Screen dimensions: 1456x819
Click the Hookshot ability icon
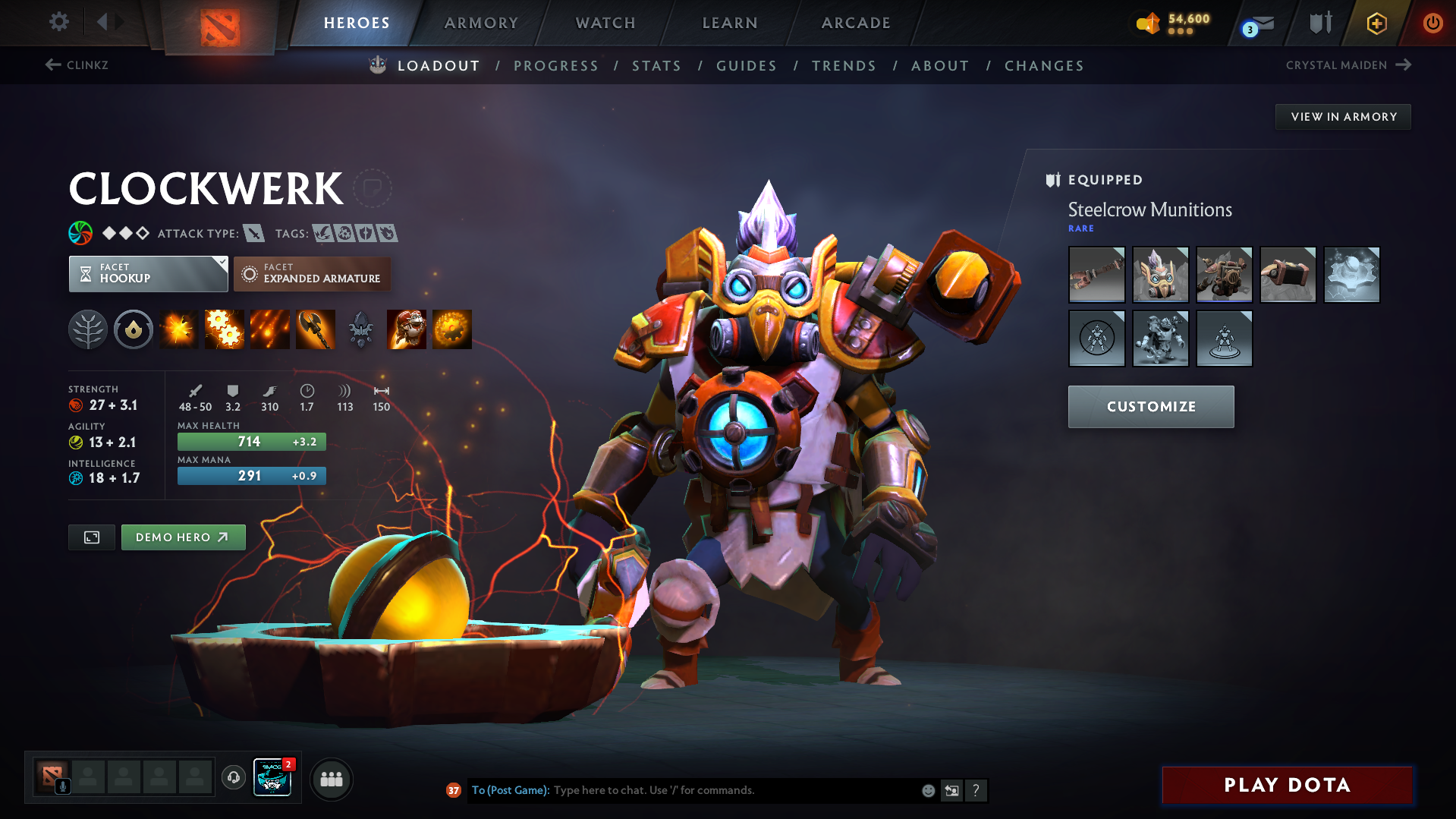pos(315,329)
